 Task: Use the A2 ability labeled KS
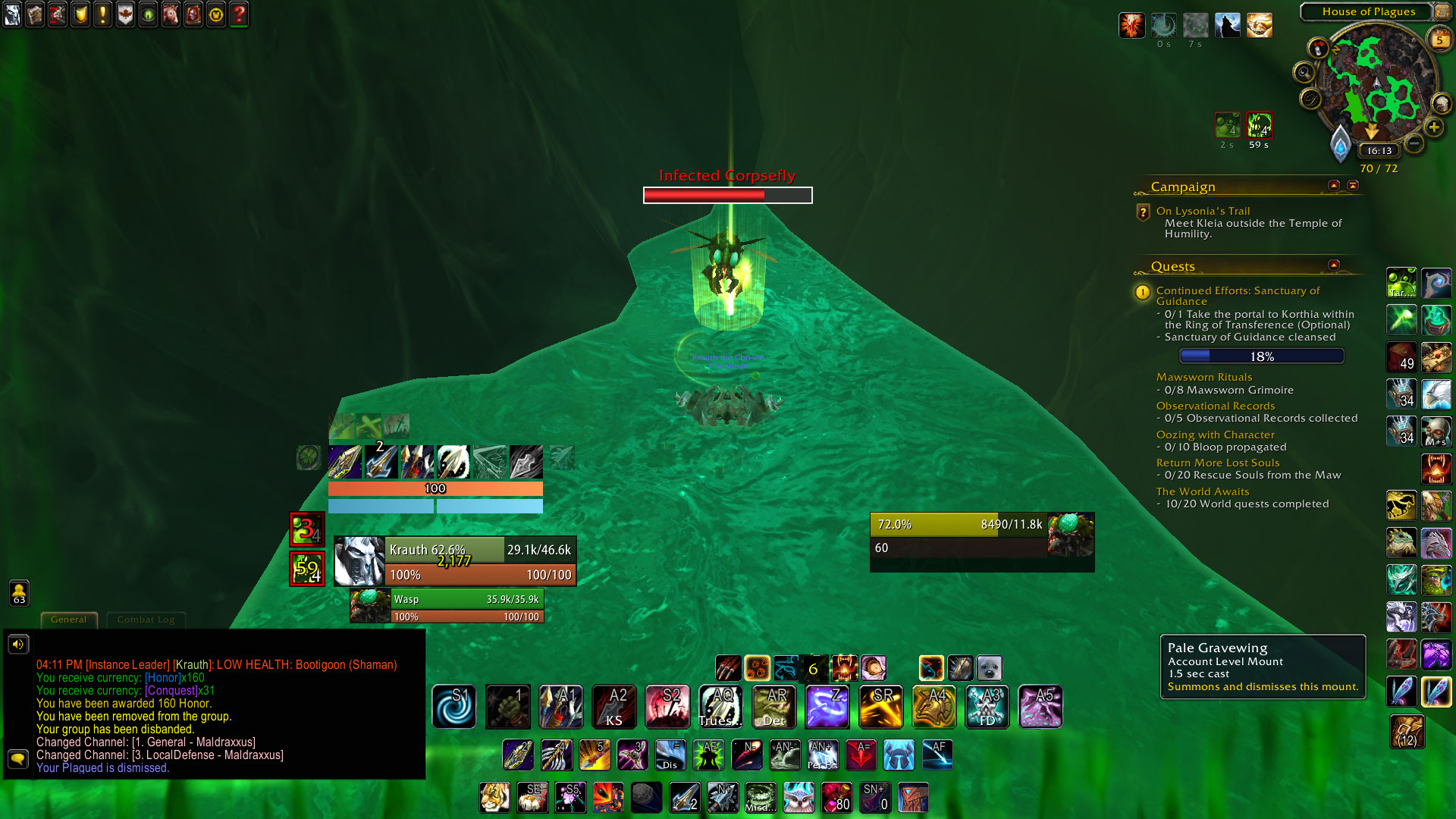(614, 707)
